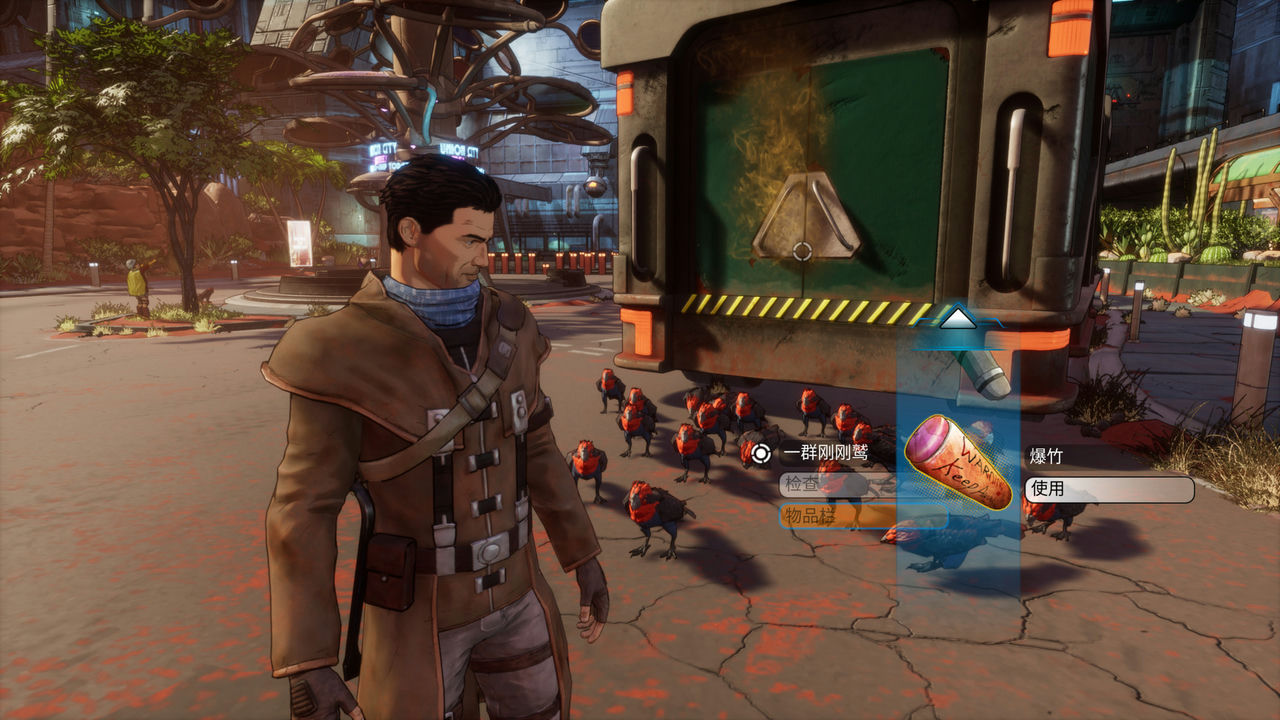The height and width of the screenshot is (720, 1280).
Task: Select the firecracker item icon
Action: point(957,466)
